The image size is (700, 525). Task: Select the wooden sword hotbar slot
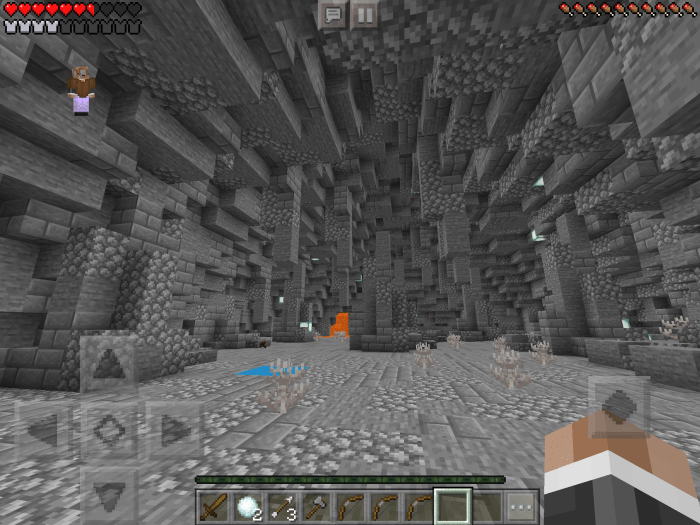click(213, 507)
